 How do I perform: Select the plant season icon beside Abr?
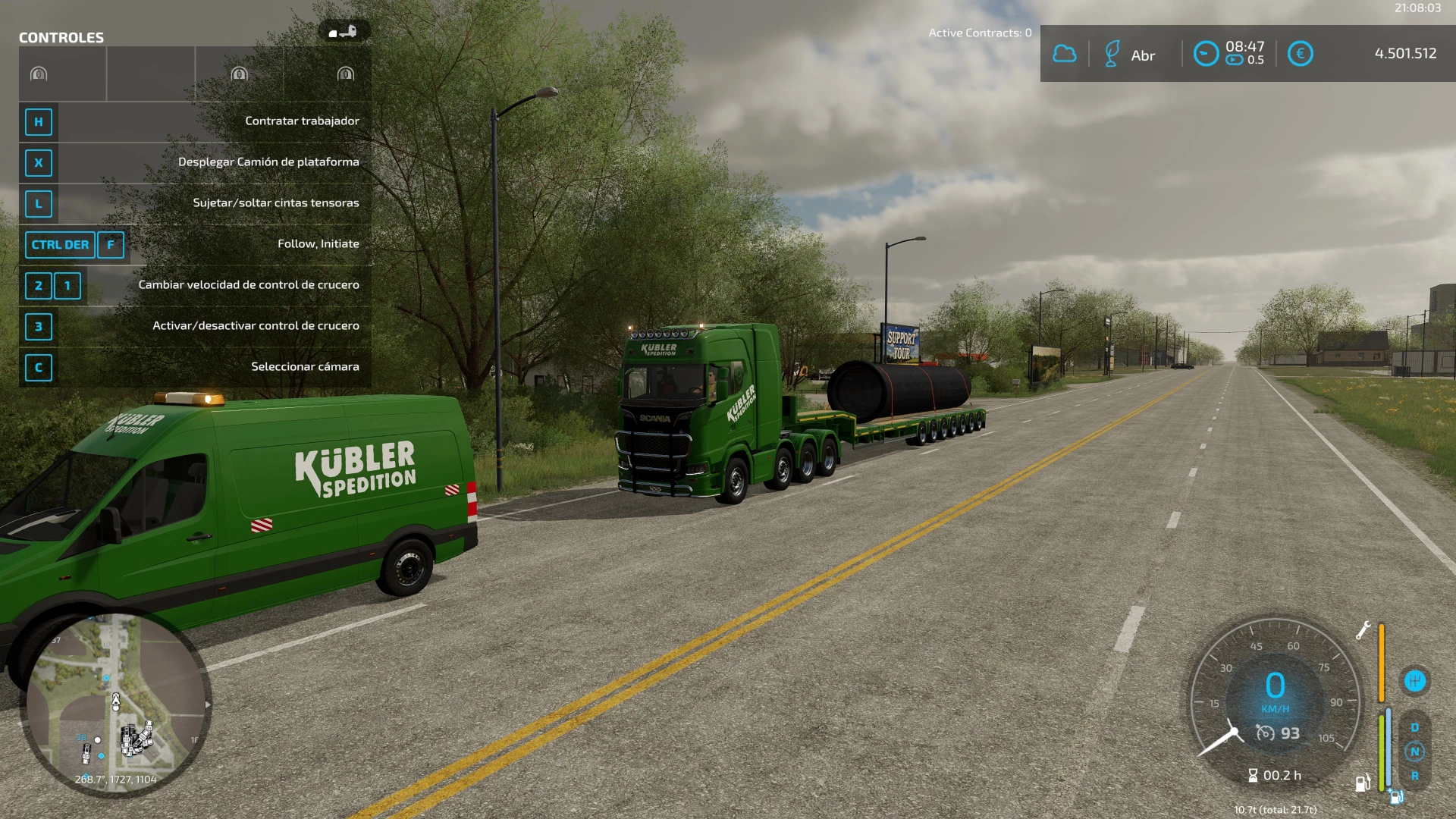(1112, 54)
